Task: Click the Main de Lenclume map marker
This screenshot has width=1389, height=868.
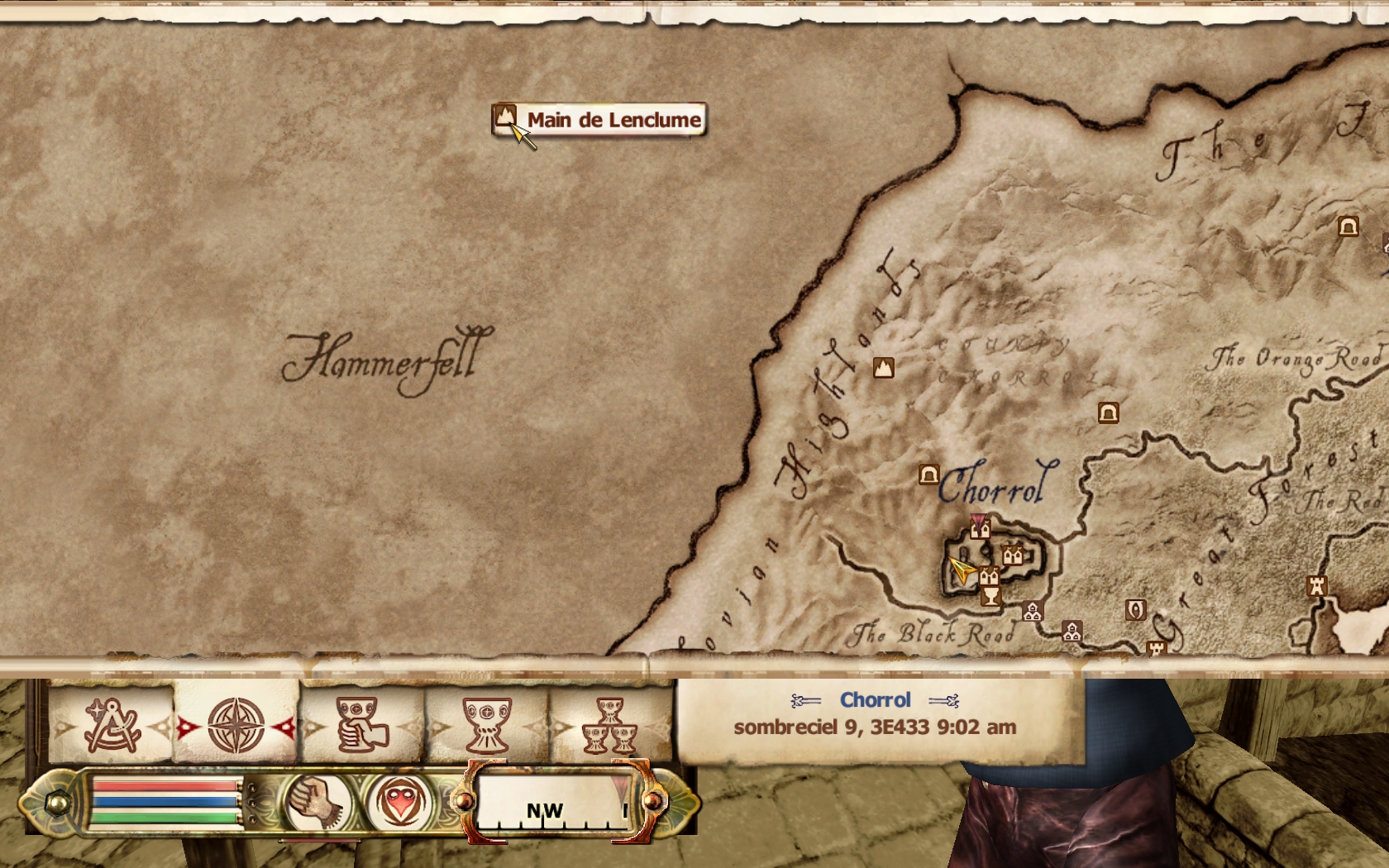Action: [505, 117]
